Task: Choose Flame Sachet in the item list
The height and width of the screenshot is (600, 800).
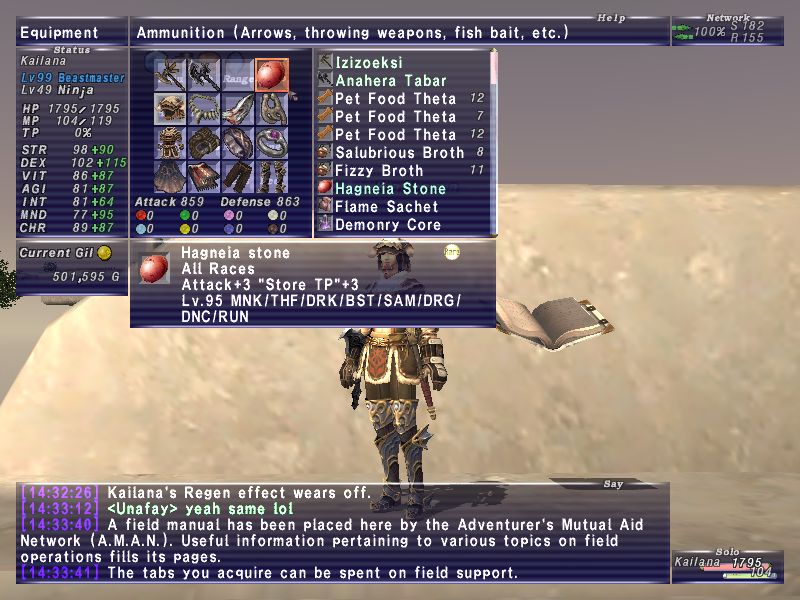Action: tap(386, 207)
